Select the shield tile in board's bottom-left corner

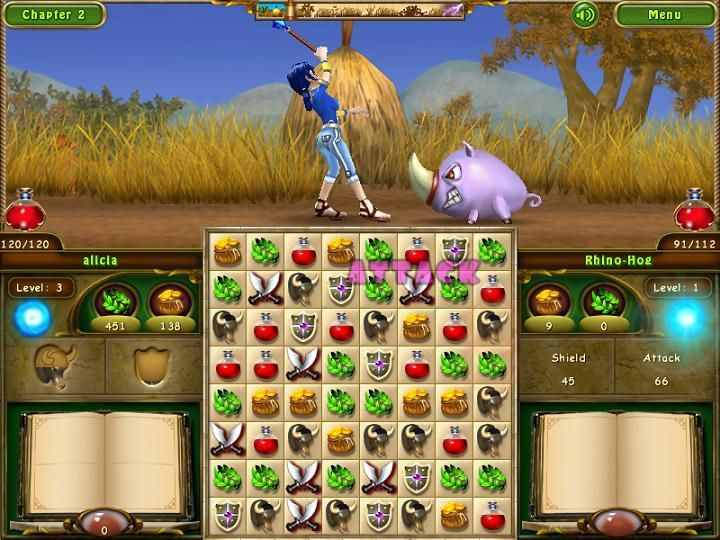pyautogui.click(x=227, y=515)
